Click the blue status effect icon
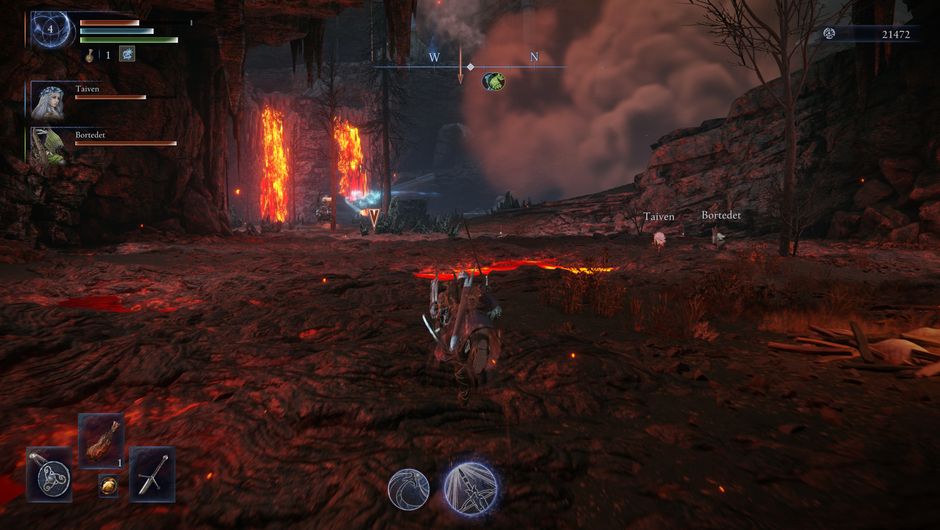 tap(127, 54)
